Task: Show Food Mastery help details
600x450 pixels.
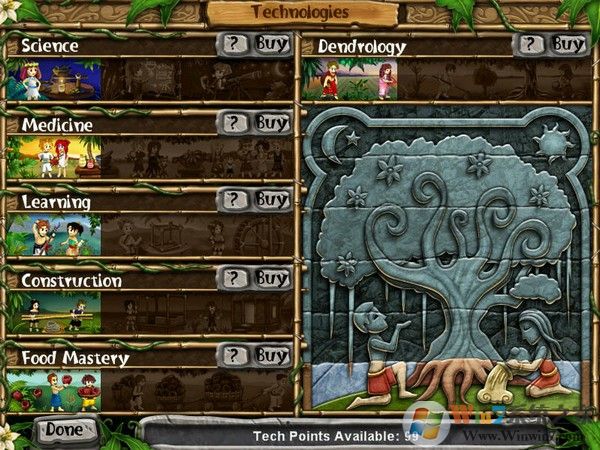Action: point(233,355)
